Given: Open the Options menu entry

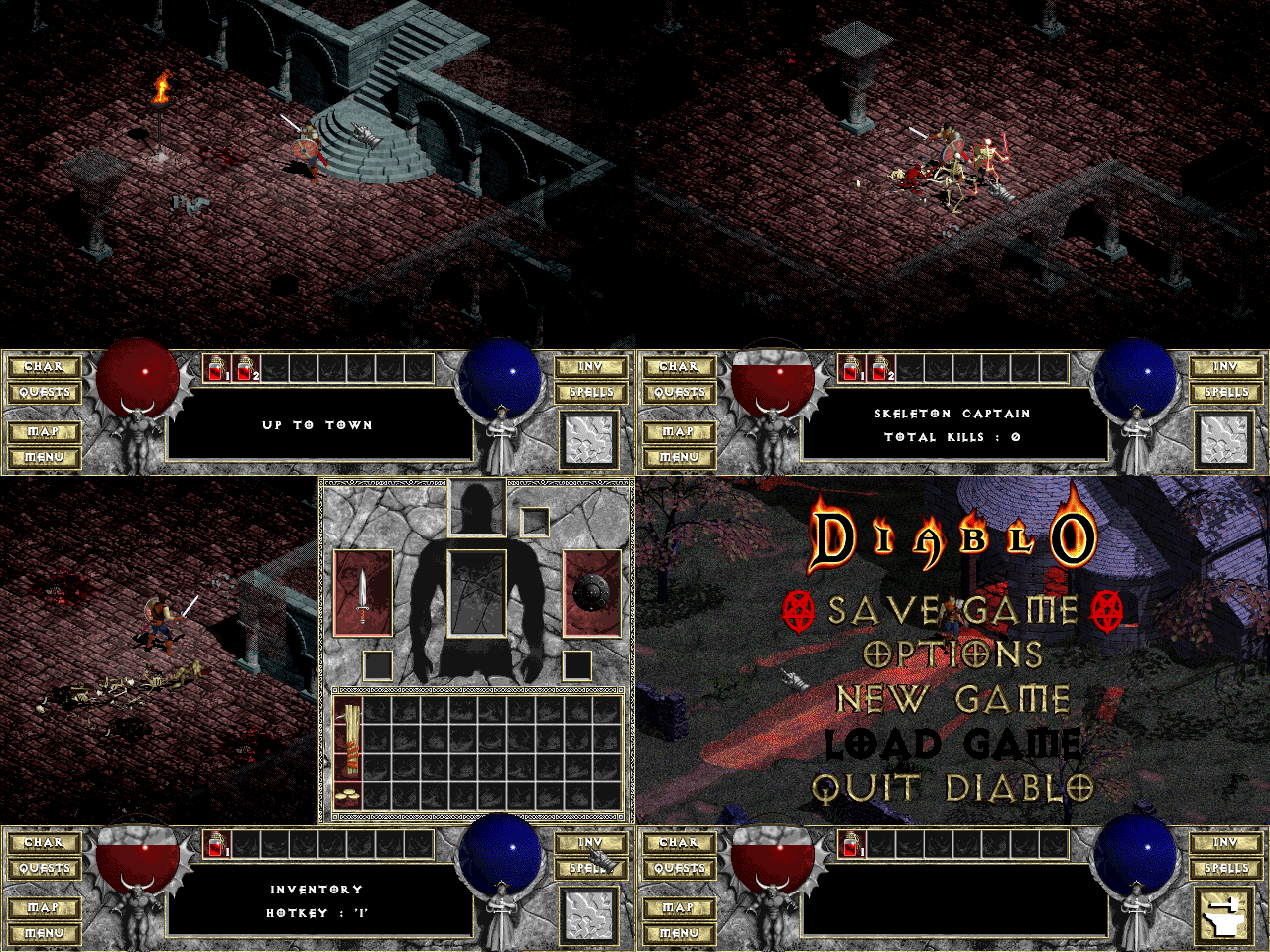Looking at the screenshot, I should tap(952, 654).
